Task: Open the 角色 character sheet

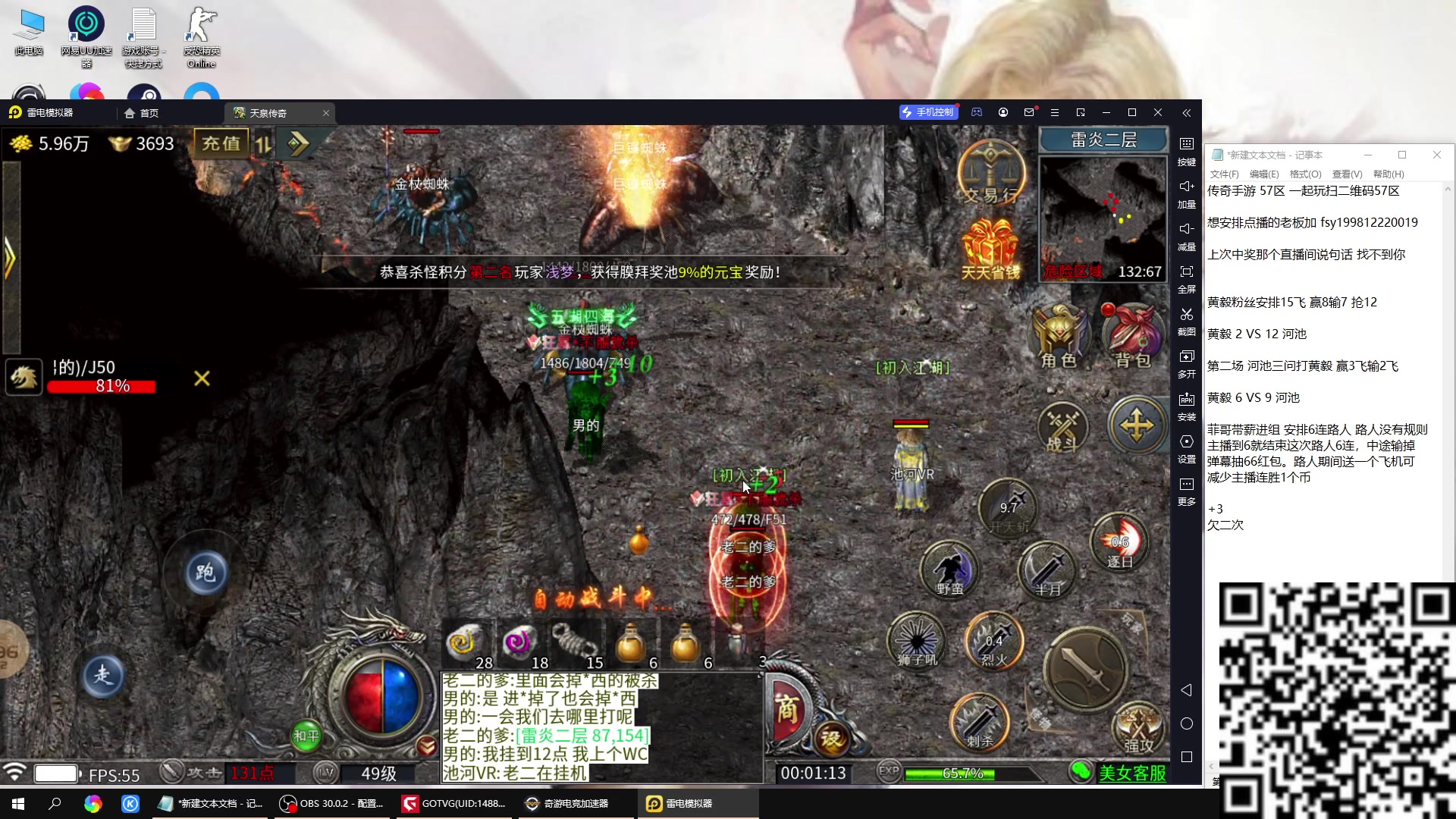Action: point(1059,336)
